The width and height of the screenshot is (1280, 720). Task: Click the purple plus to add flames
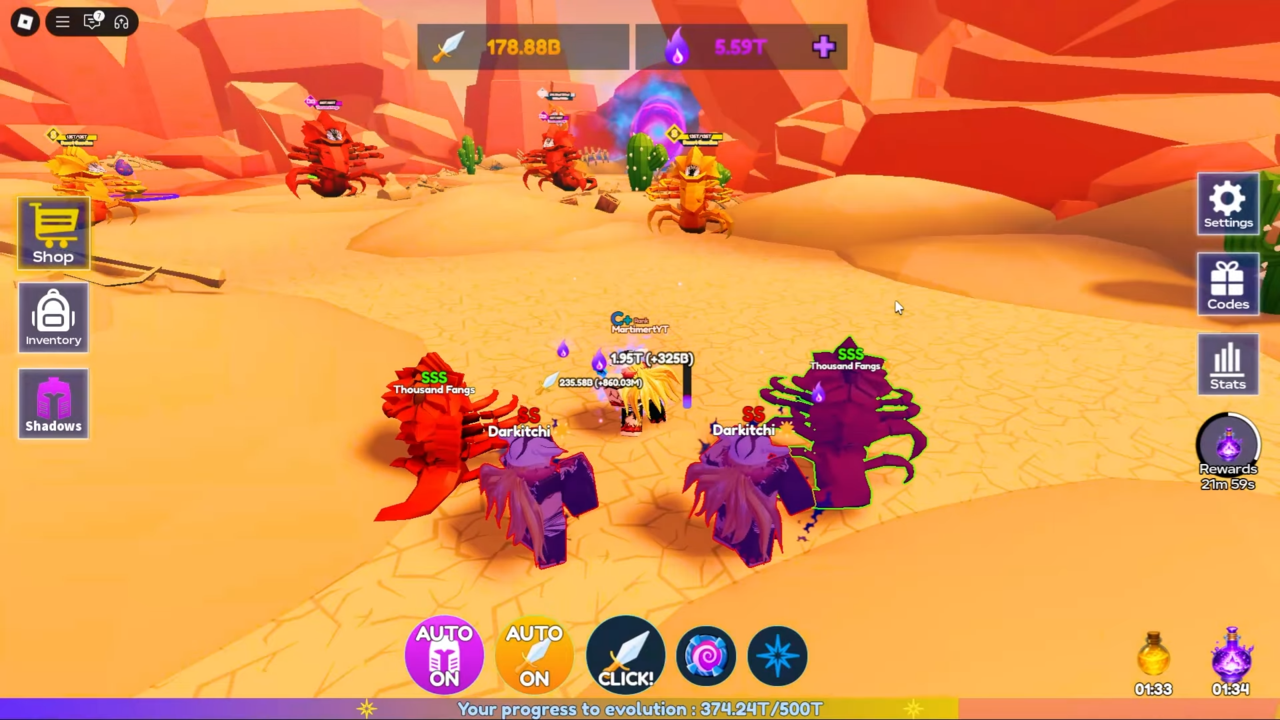pyautogui.click(x=824, y=47)
